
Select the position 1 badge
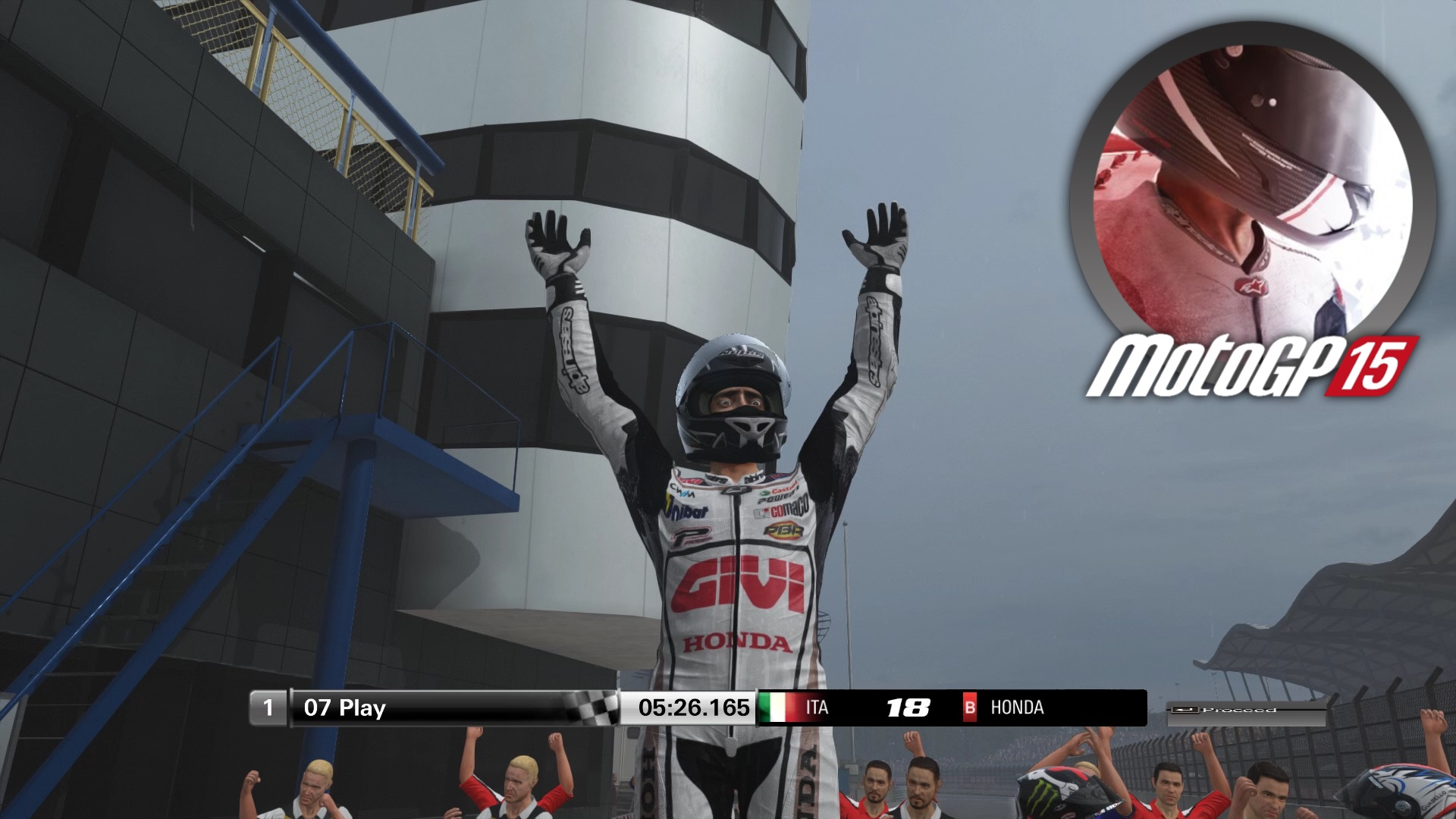269,707
